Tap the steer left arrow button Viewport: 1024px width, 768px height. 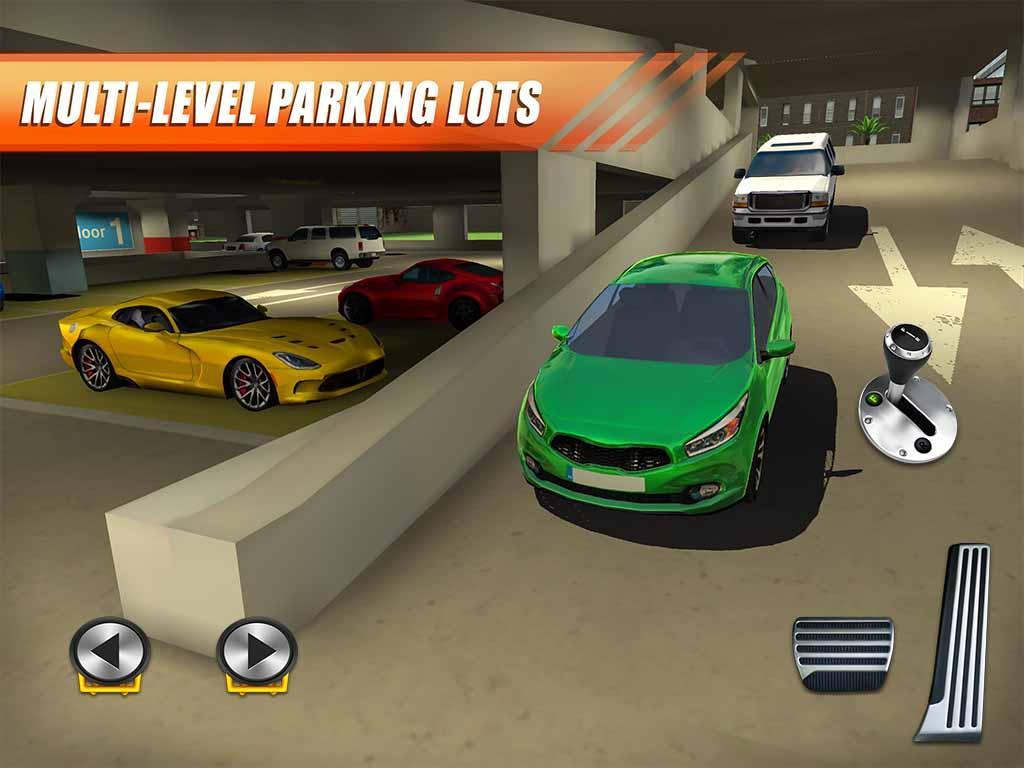pos(109,651)
